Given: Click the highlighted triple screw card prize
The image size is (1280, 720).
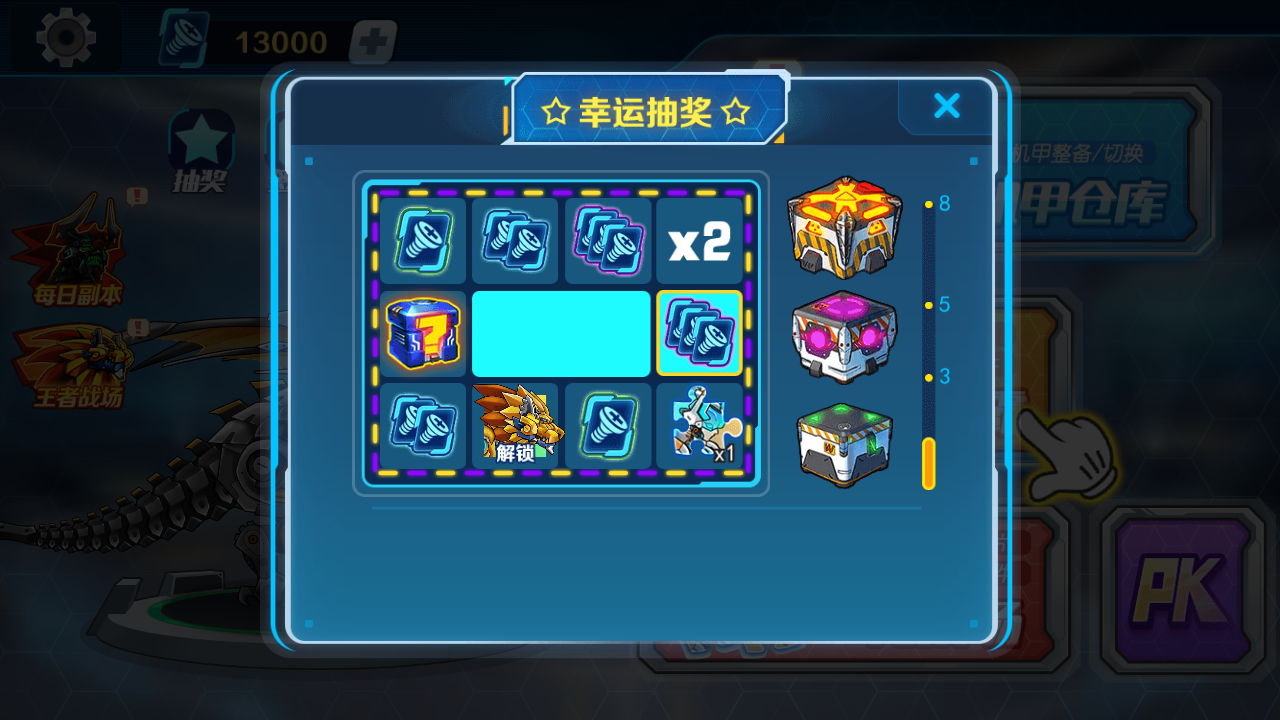Looking at the screenshot, I should 699,334.
